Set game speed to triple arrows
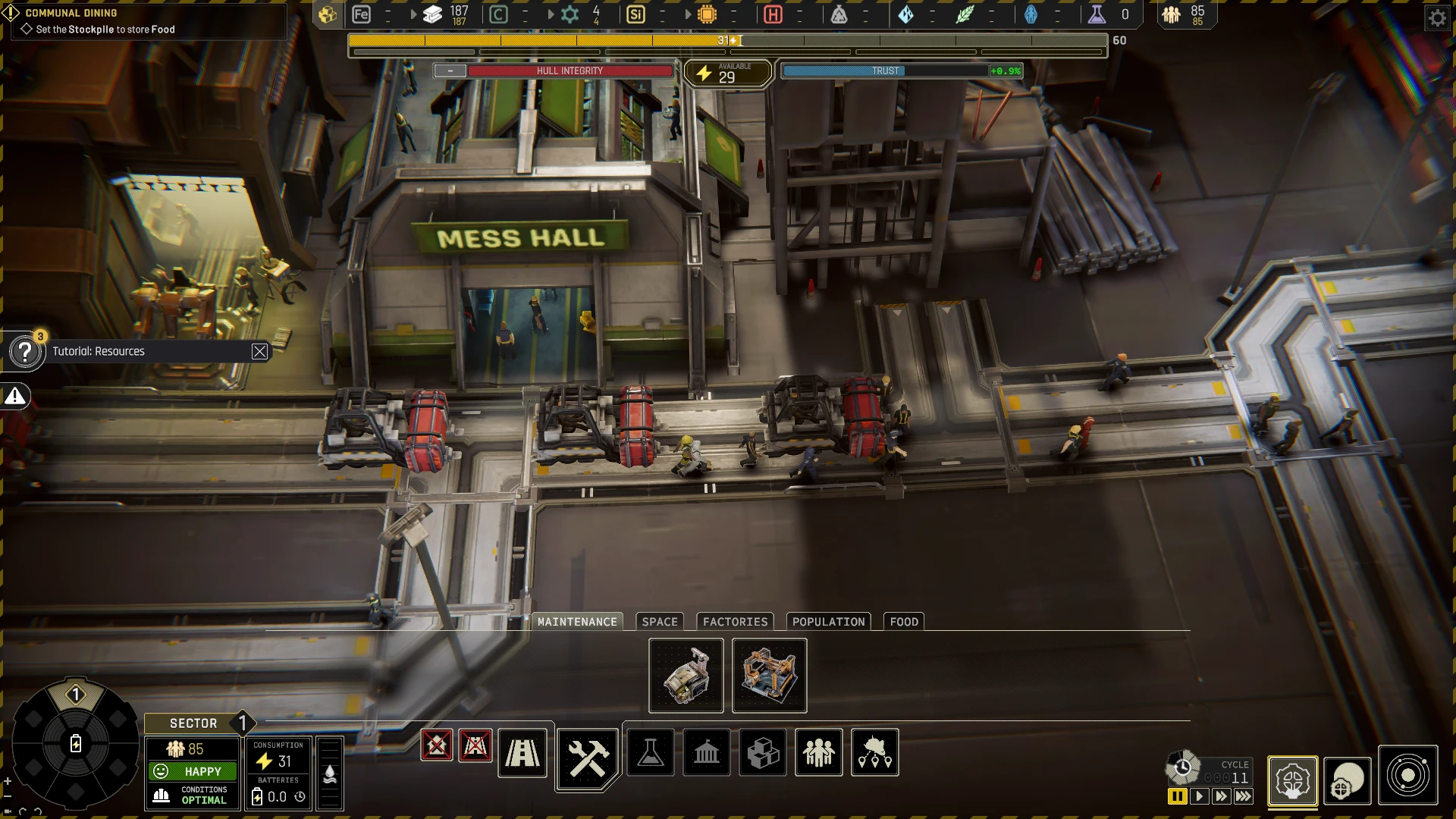 point(1244,796)
